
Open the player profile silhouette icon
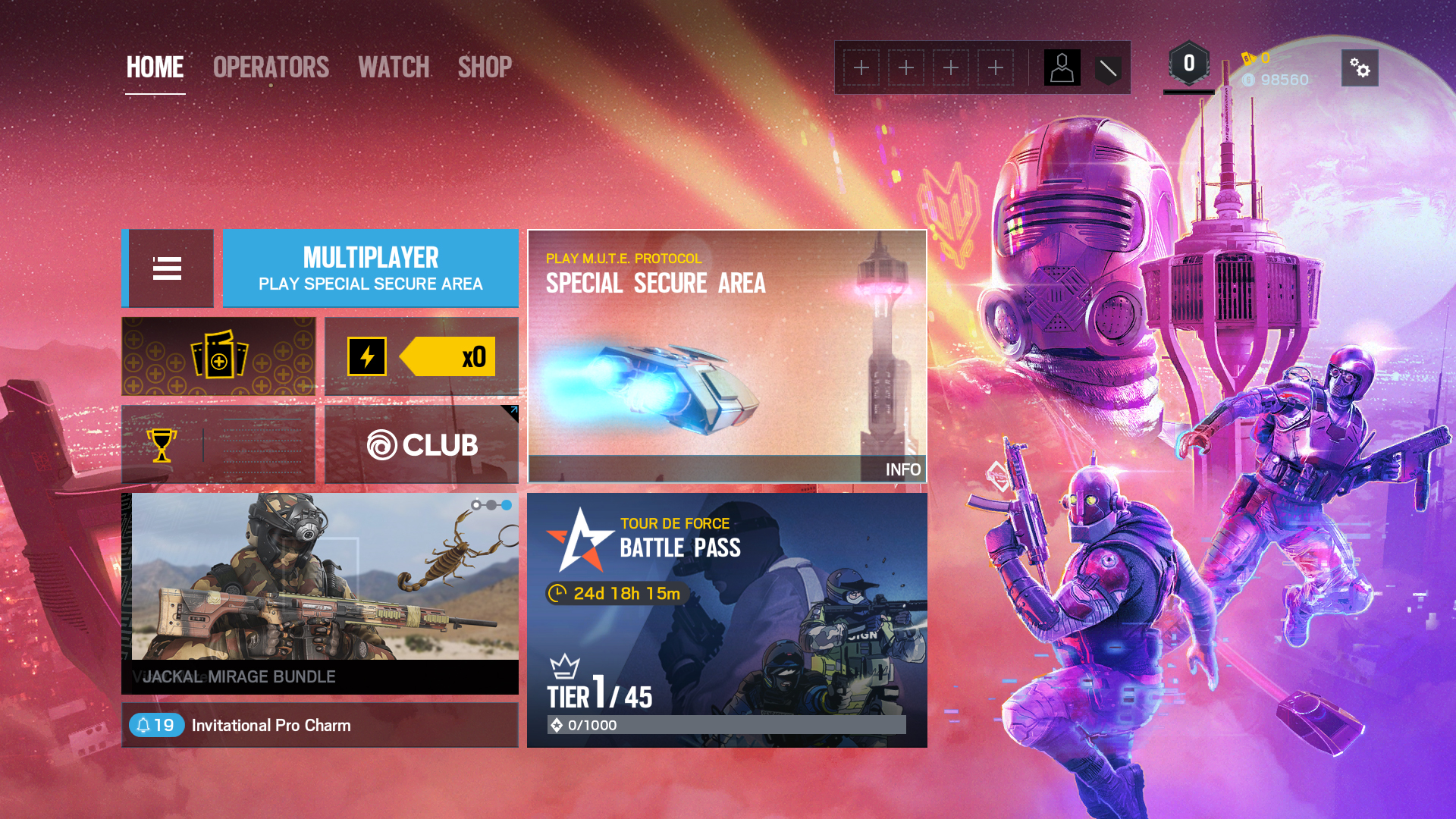(x=1062, y=68)
